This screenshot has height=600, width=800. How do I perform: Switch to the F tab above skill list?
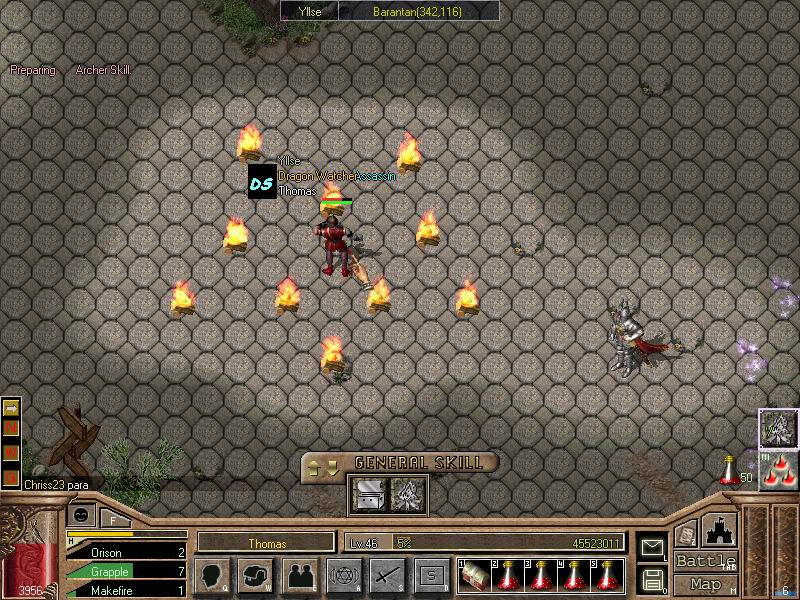[x=113, y=518]
